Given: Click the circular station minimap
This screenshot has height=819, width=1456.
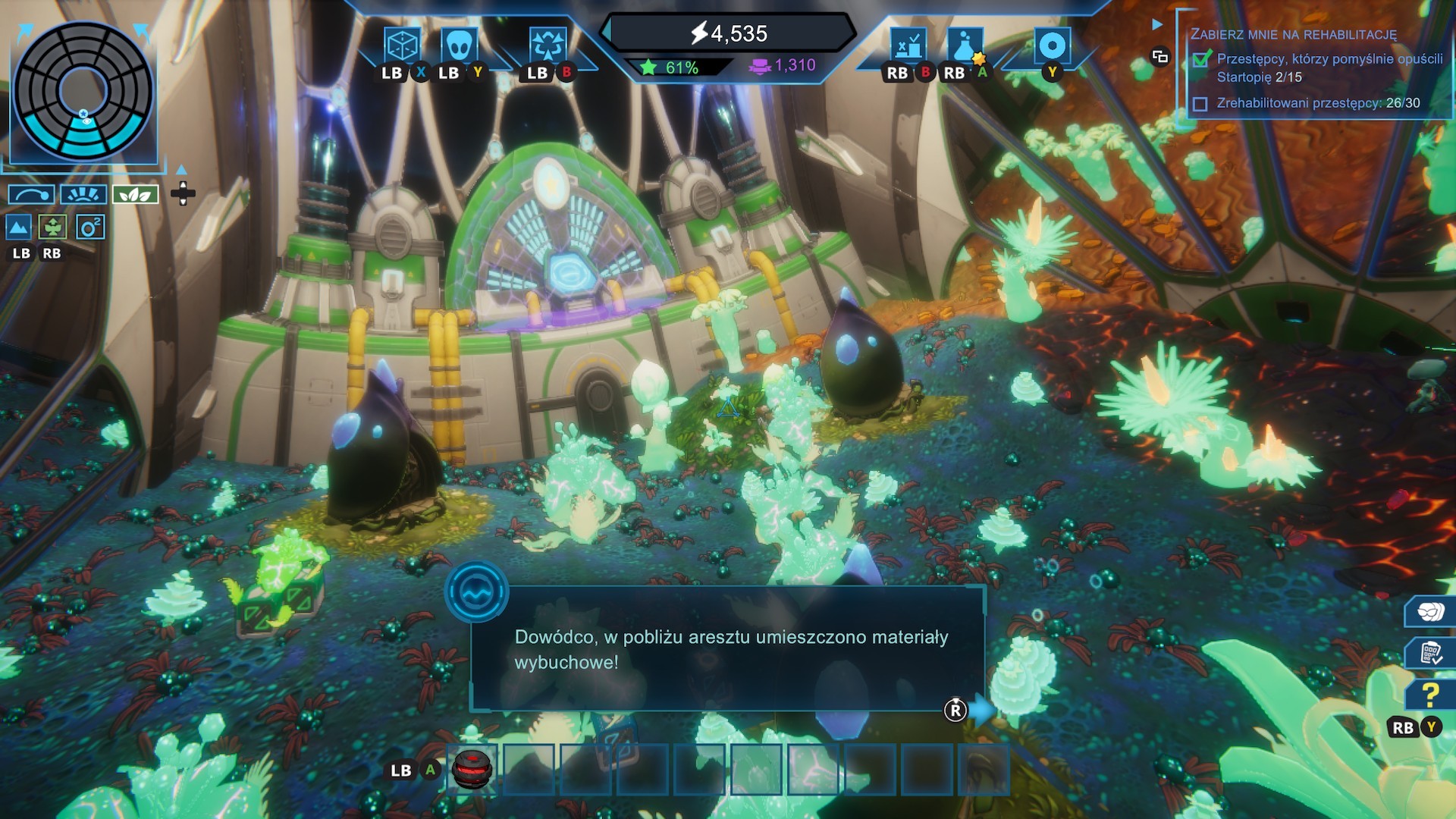Looking at the screenshot, I should coord(83,91).
